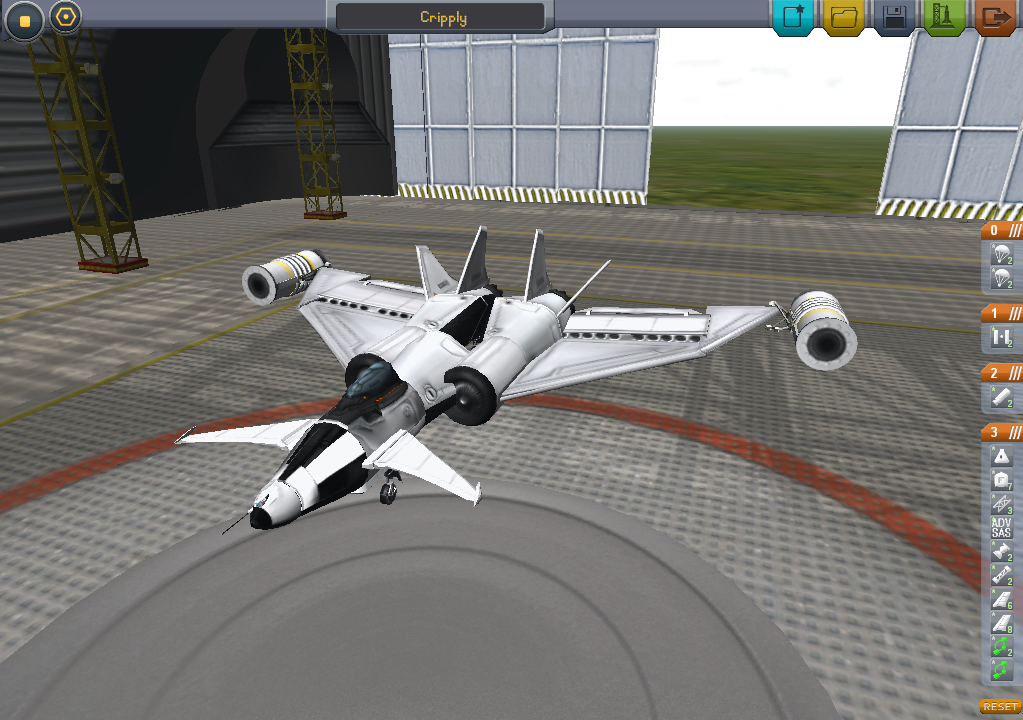
Task: Select the stage 0 header
Action: click(x=1001, y=229)
